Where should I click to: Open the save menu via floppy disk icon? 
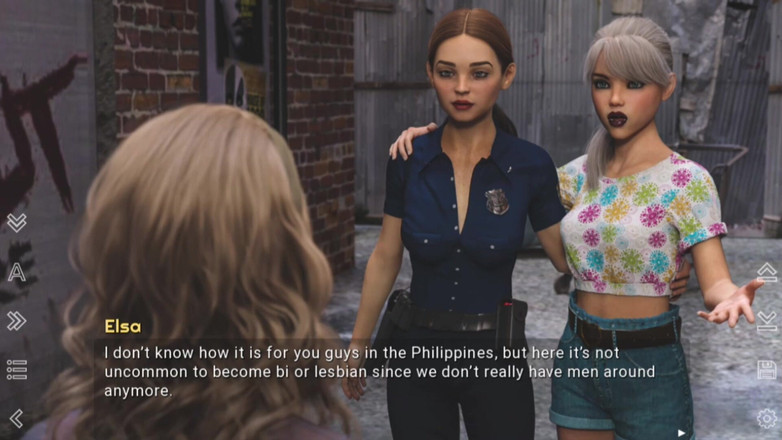(x=766, y=370)
